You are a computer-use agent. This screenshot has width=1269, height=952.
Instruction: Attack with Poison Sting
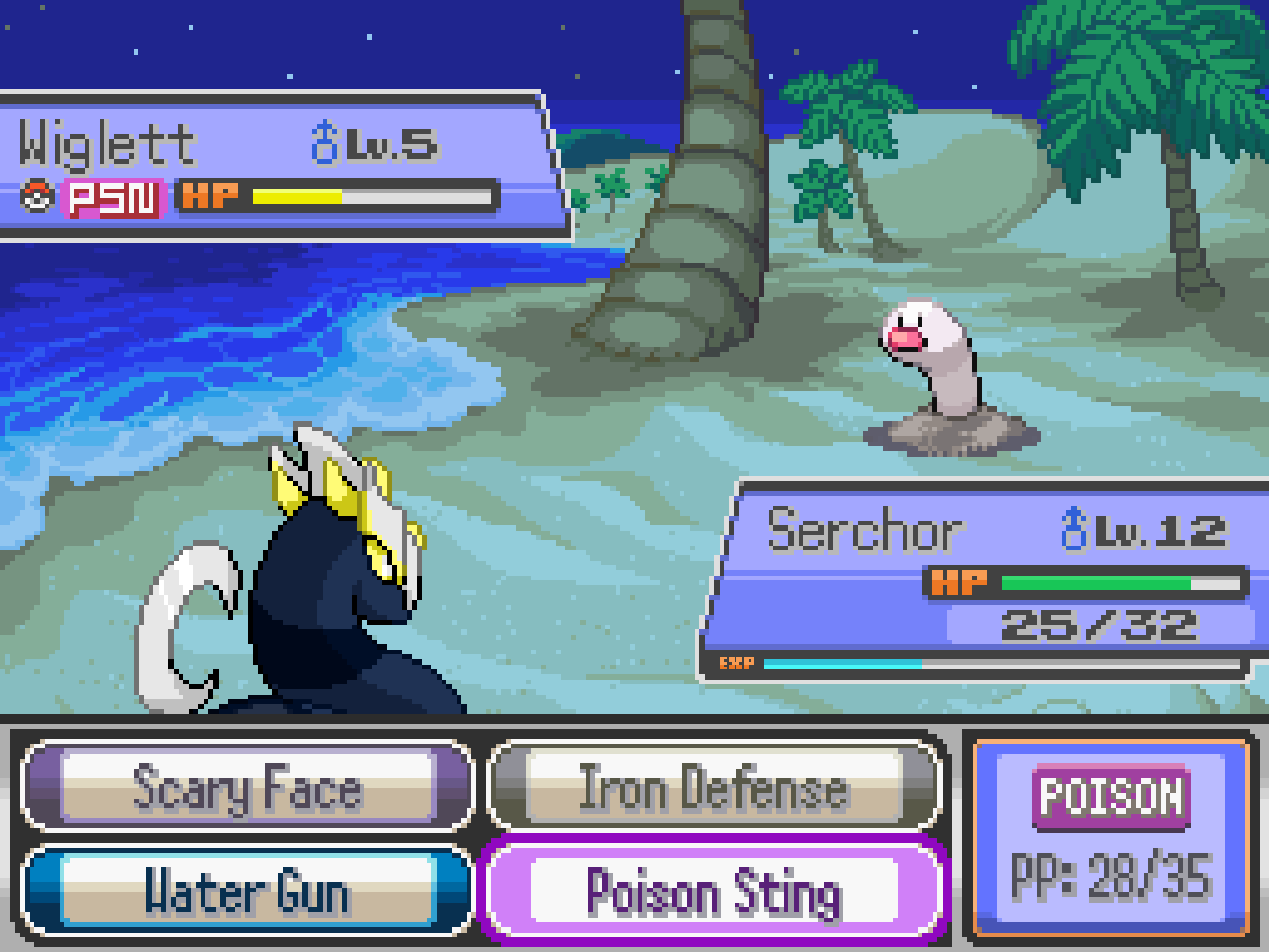click(x=713, y=892)
